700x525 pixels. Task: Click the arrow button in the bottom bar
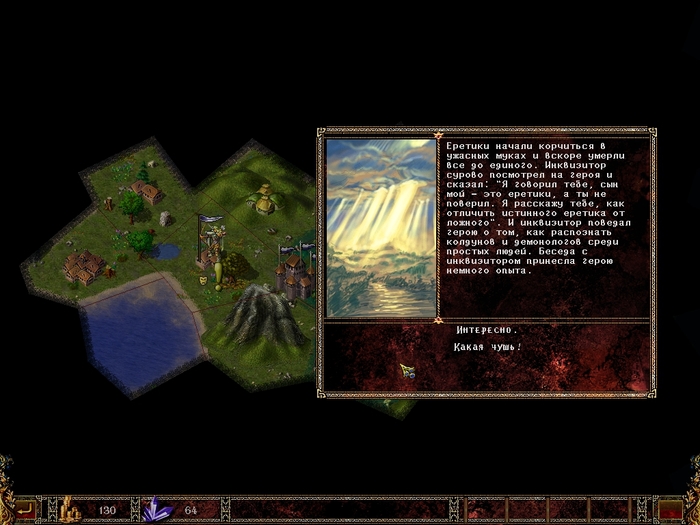(25, 509)
